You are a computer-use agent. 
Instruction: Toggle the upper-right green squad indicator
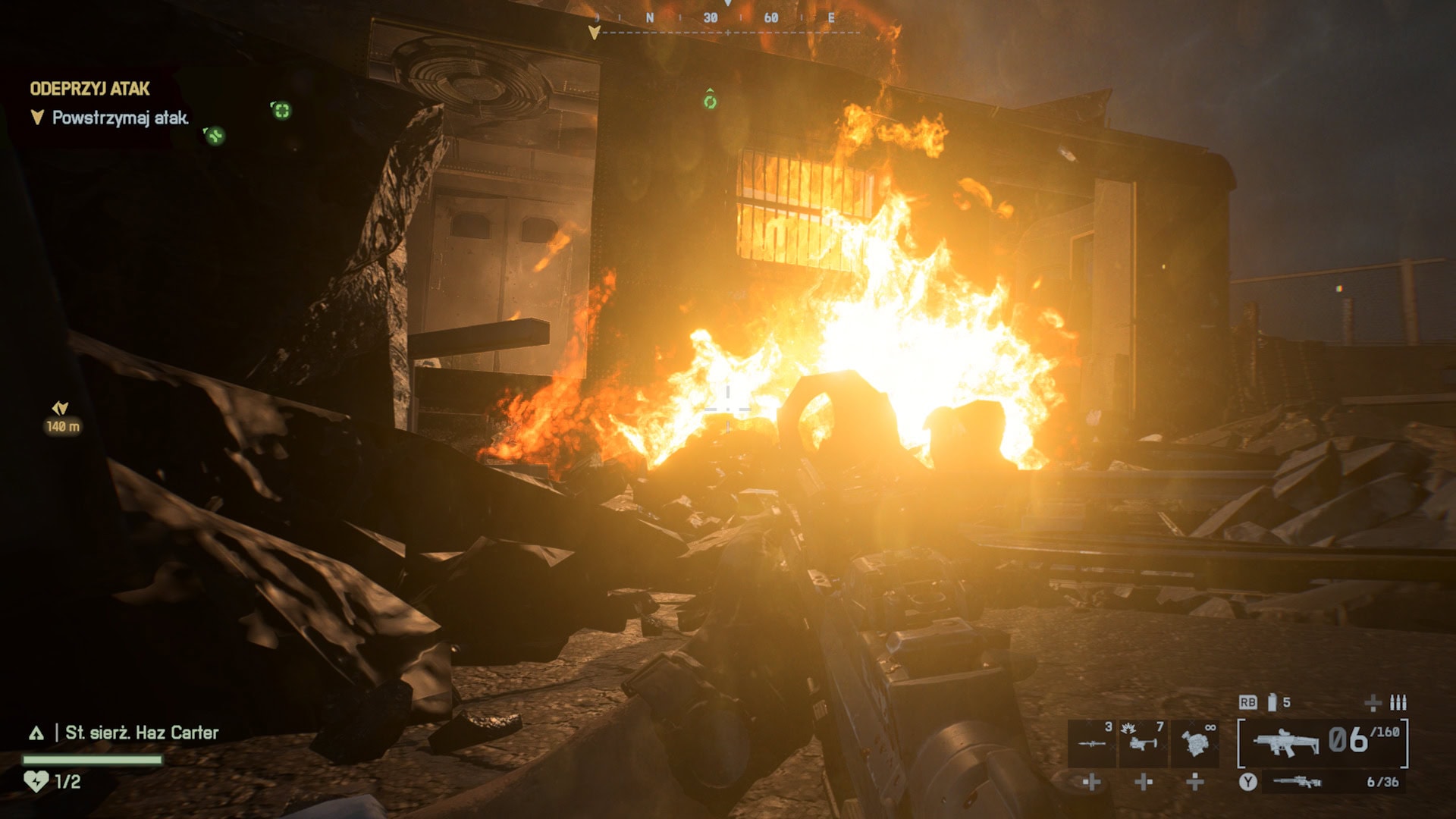[x=282, y=110]
